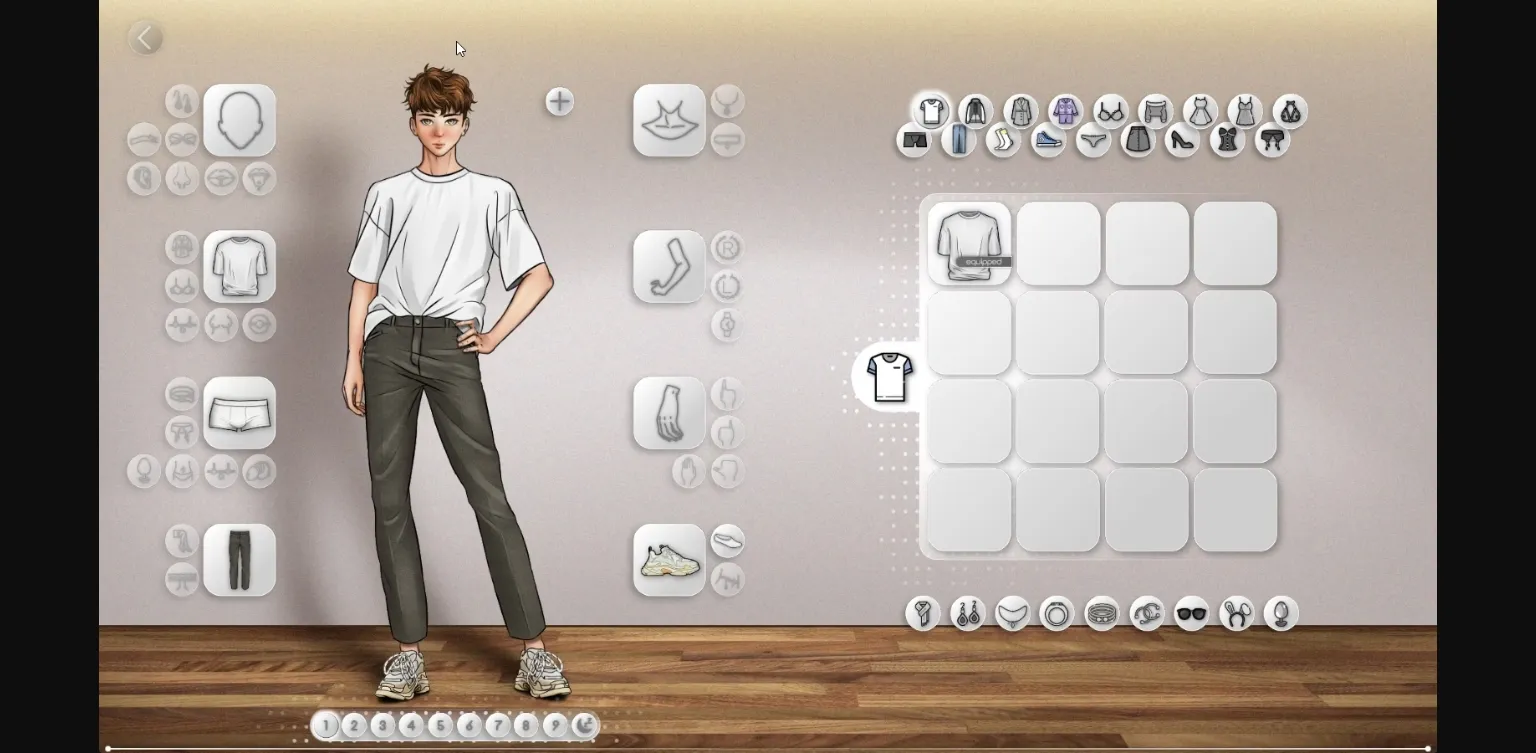Toggle the right arm pose option
The width and height of the screenshot is (1536, 753).
click(x=727, y=247)
